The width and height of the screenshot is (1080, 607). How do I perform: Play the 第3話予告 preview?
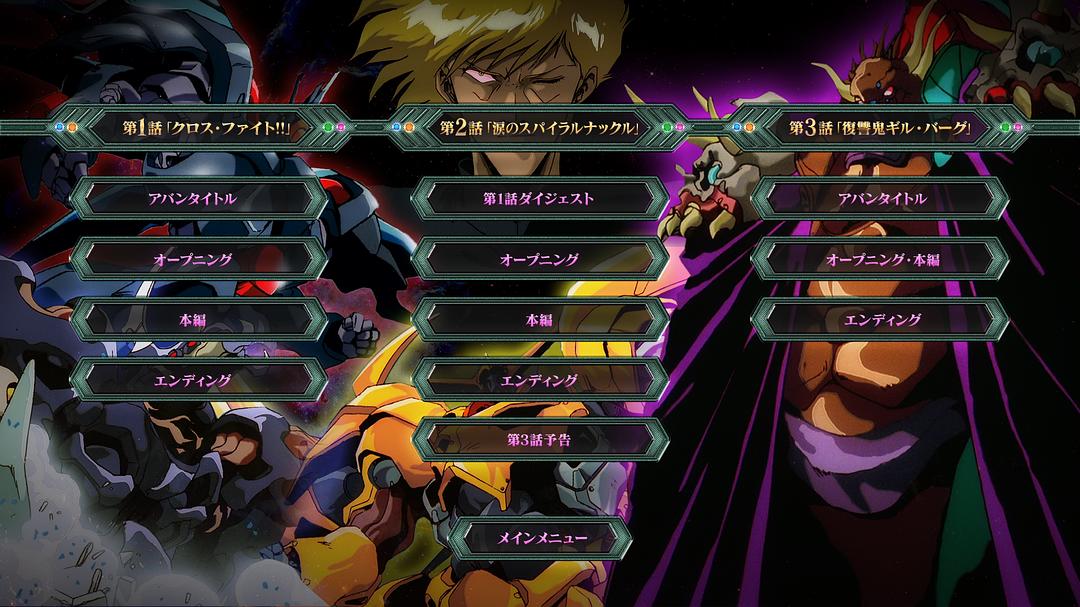pos(539,440)
